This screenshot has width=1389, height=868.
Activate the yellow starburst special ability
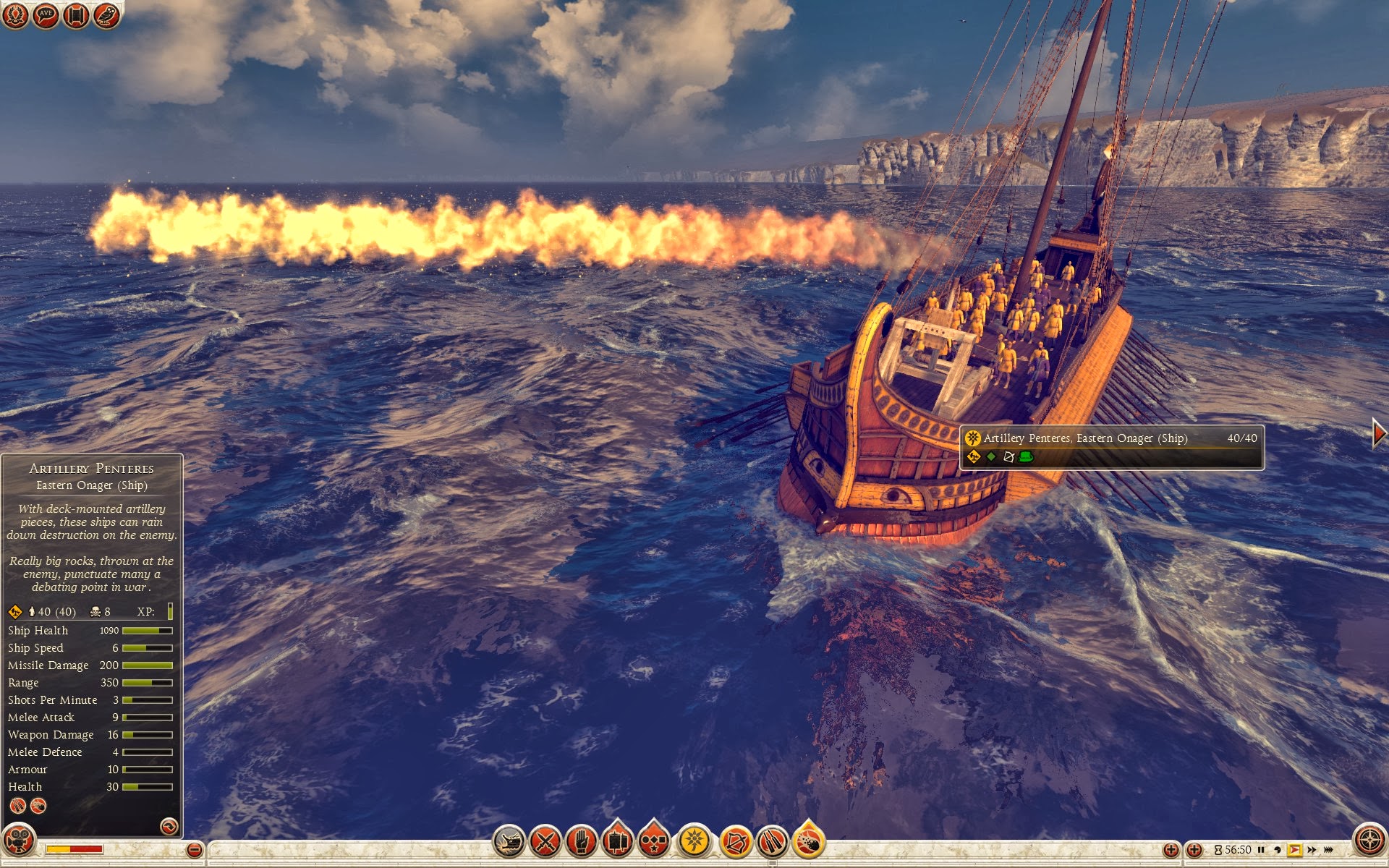pyautogui.click(x=694, y=841)
